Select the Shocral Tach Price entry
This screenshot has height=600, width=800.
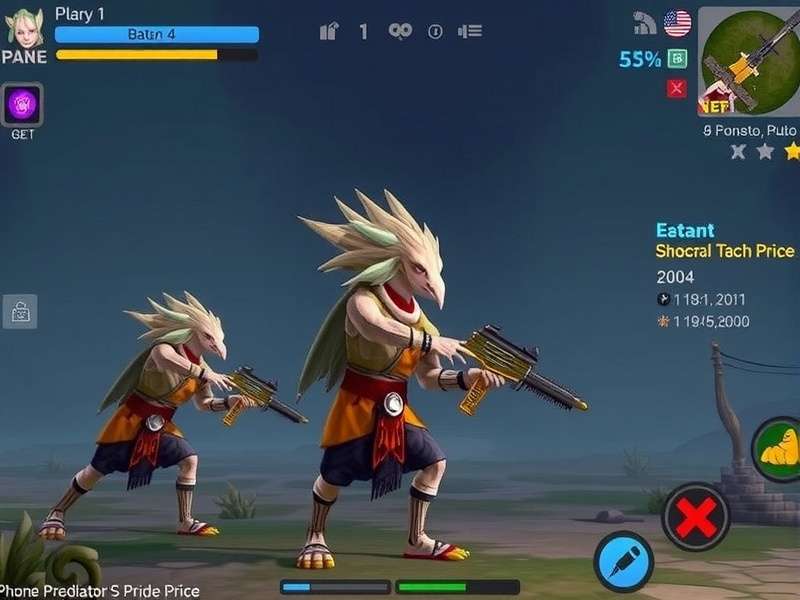(724, 251)
